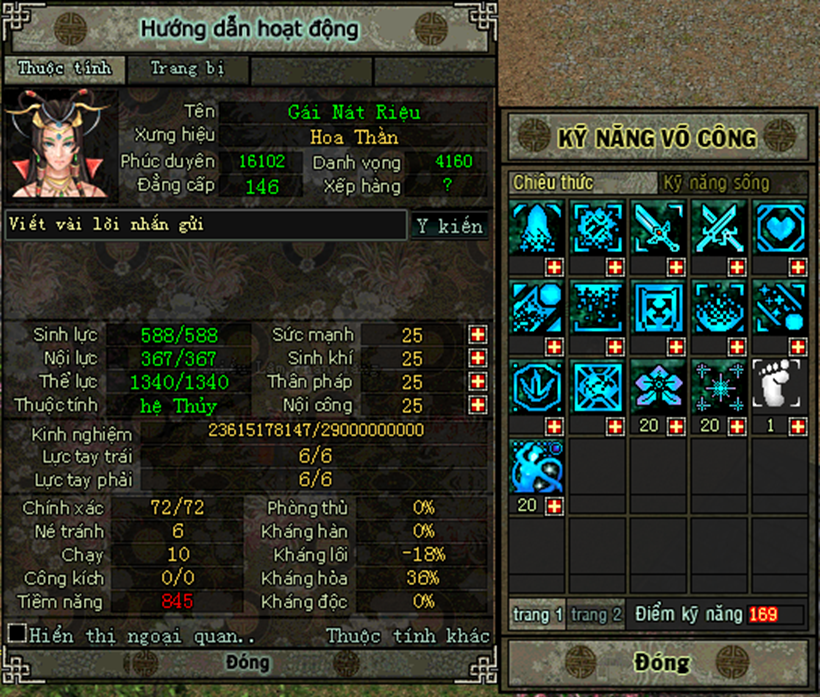Select the crossed swords skill icon
This screenshot has width=820, height=697.
pos(718,226)
